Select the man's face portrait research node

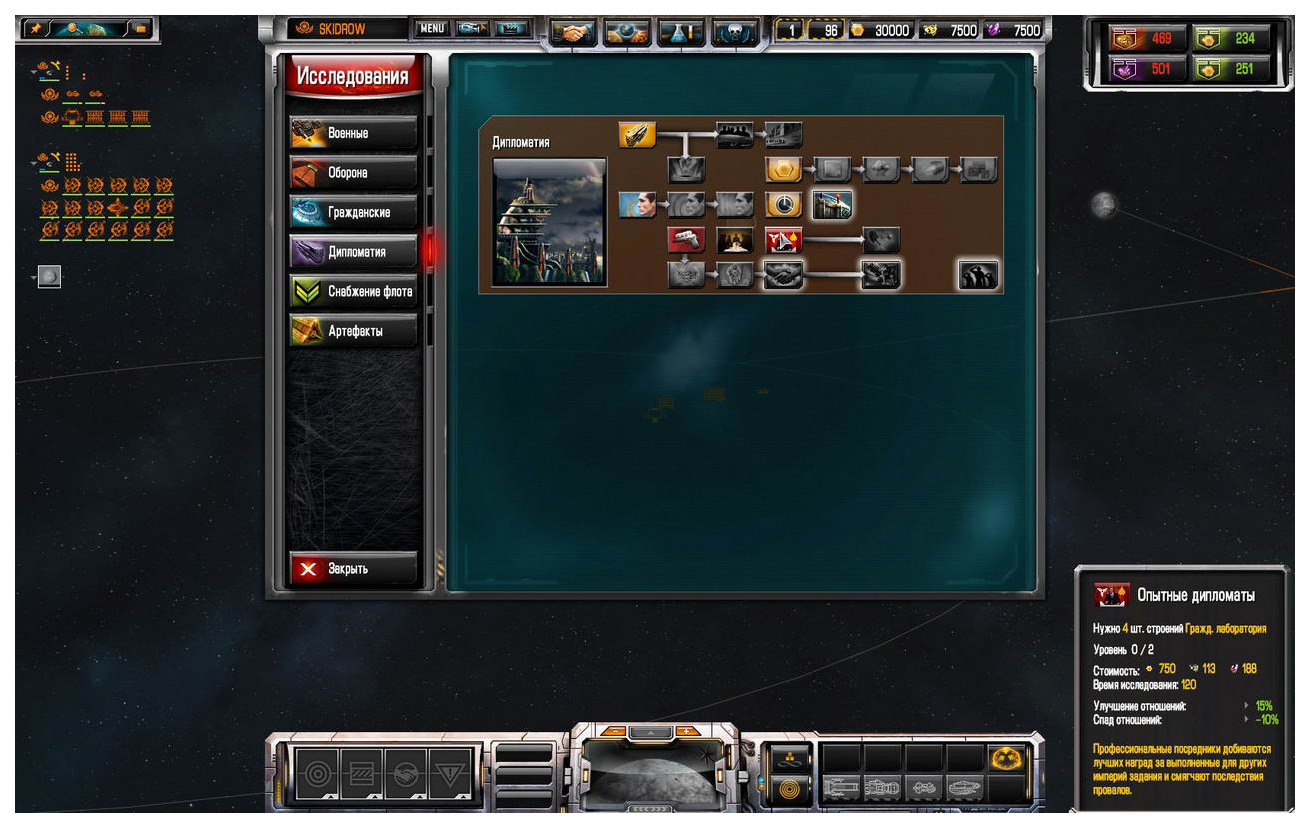637,205
